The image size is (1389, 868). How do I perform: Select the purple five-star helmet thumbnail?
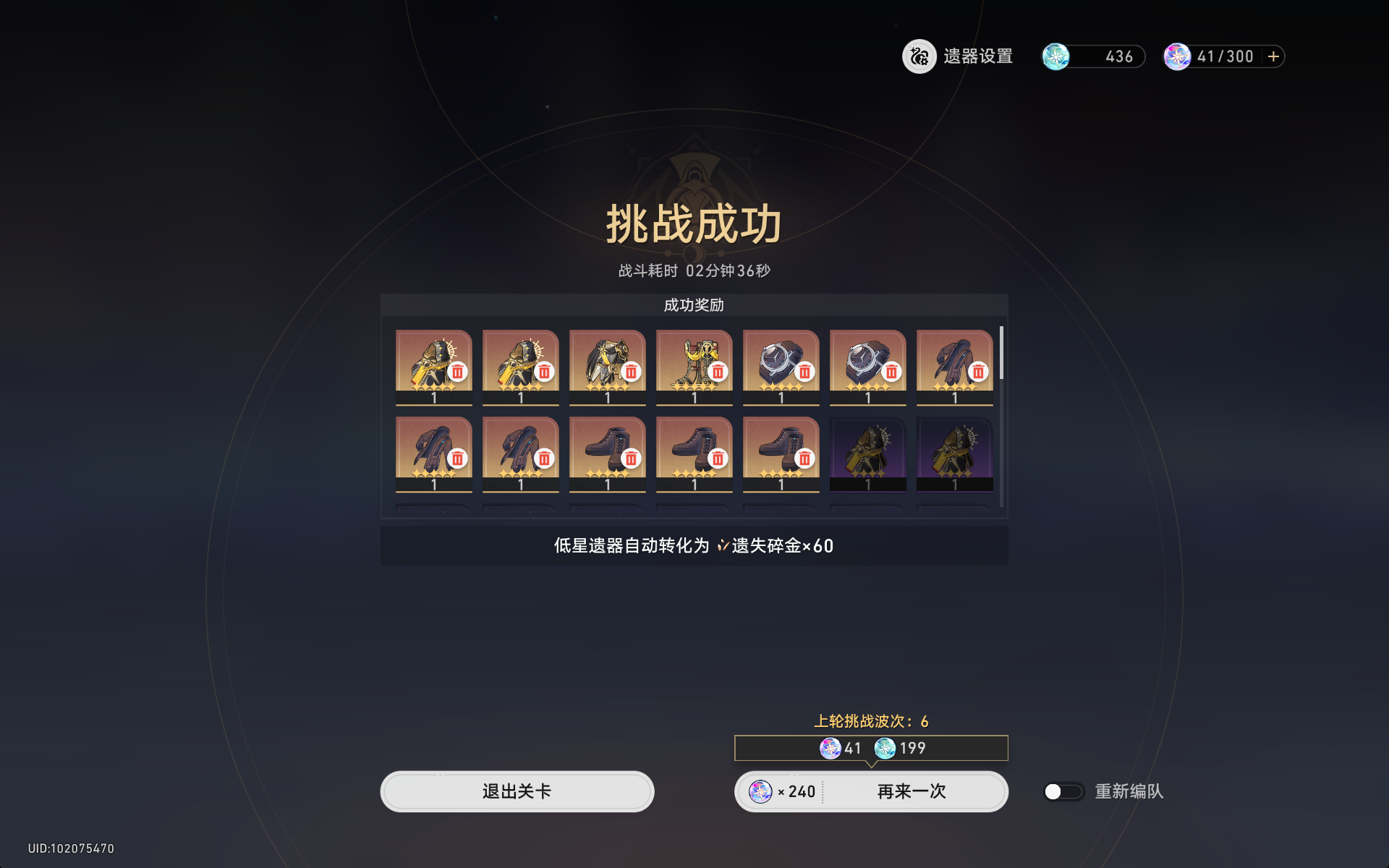click(867, 452)
